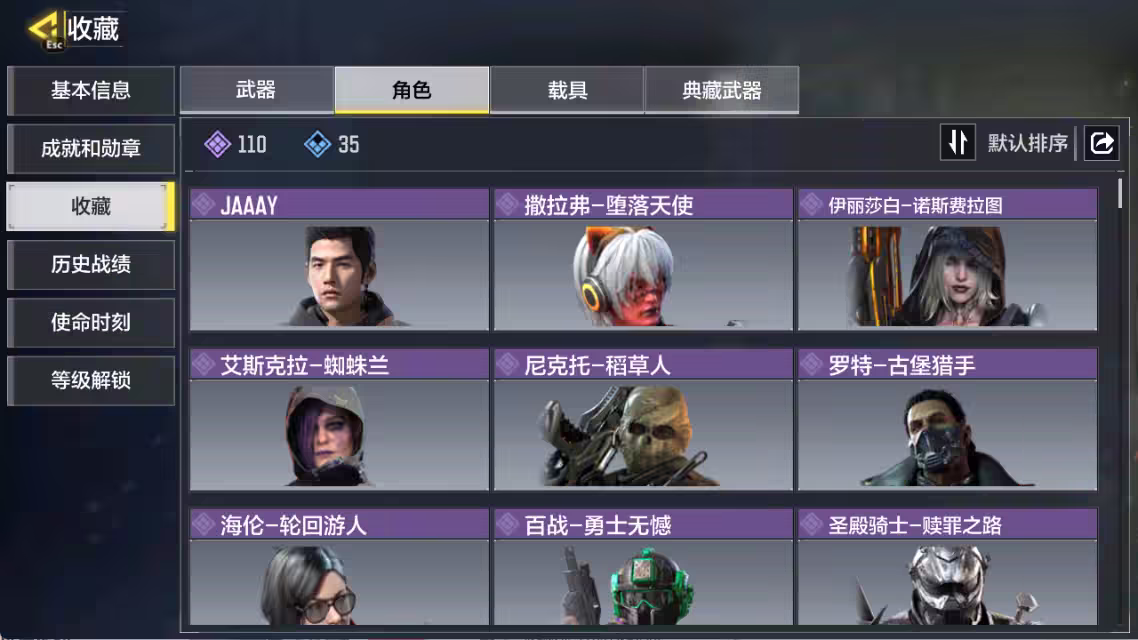The width and height of the screenshot is (1138, 640).
Task: Choose the 罗特-古堡猎手 character card
Action: point(947,420)
